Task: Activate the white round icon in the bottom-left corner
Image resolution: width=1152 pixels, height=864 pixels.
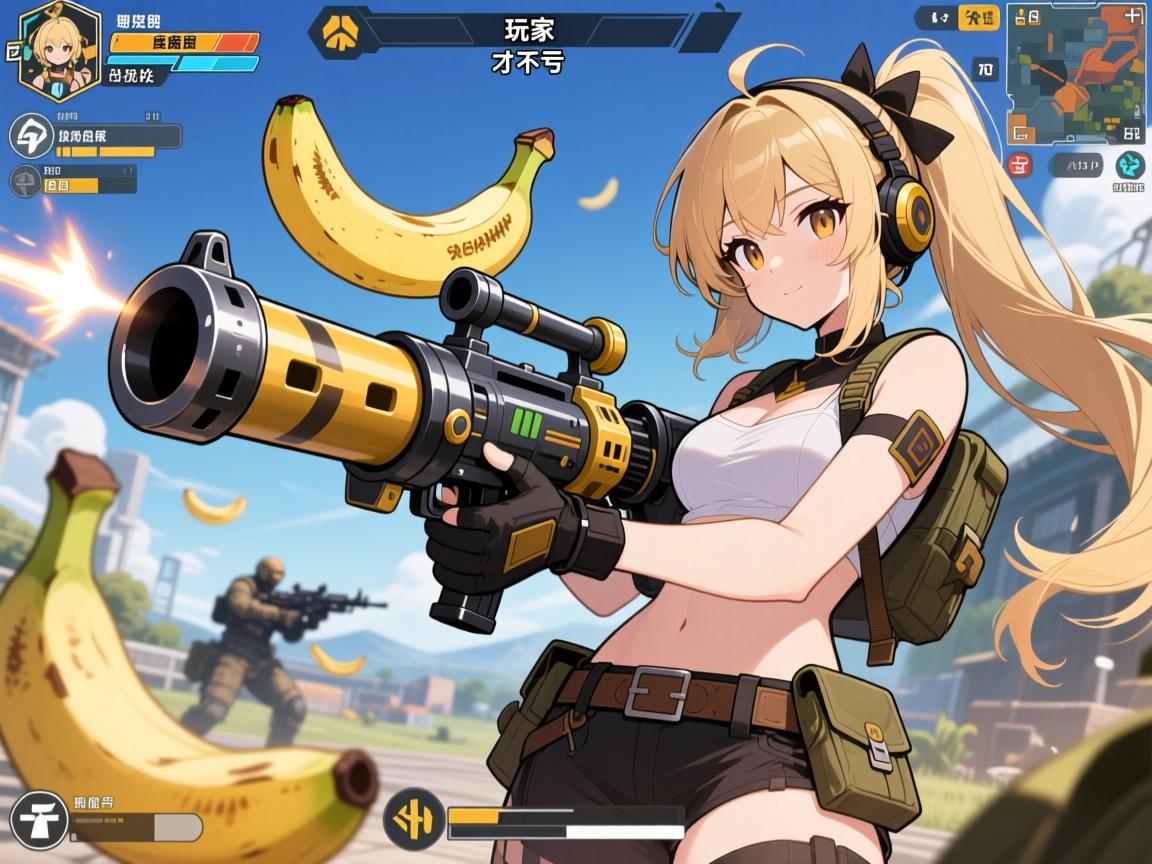Action: coord(40,819)
